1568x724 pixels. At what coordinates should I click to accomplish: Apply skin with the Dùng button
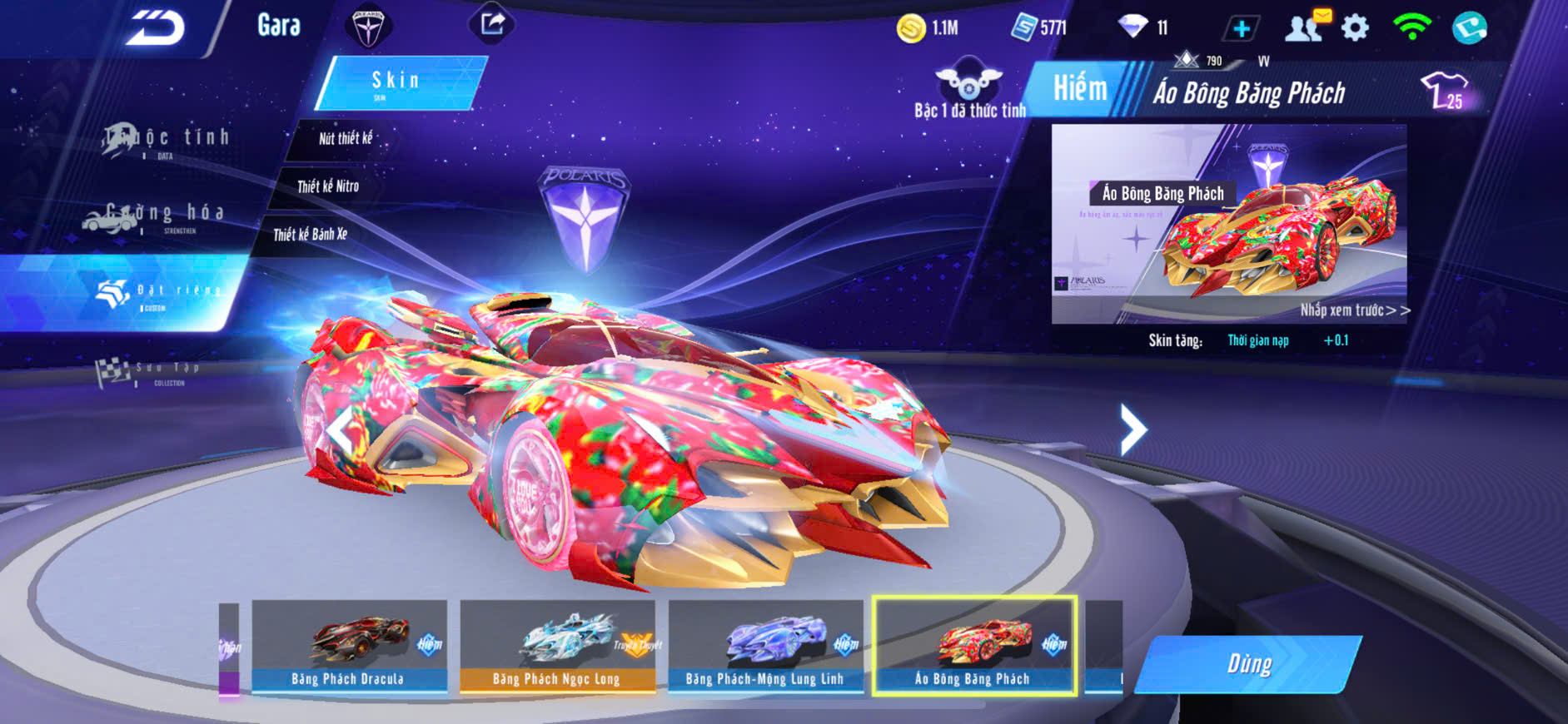[1248, 663]
